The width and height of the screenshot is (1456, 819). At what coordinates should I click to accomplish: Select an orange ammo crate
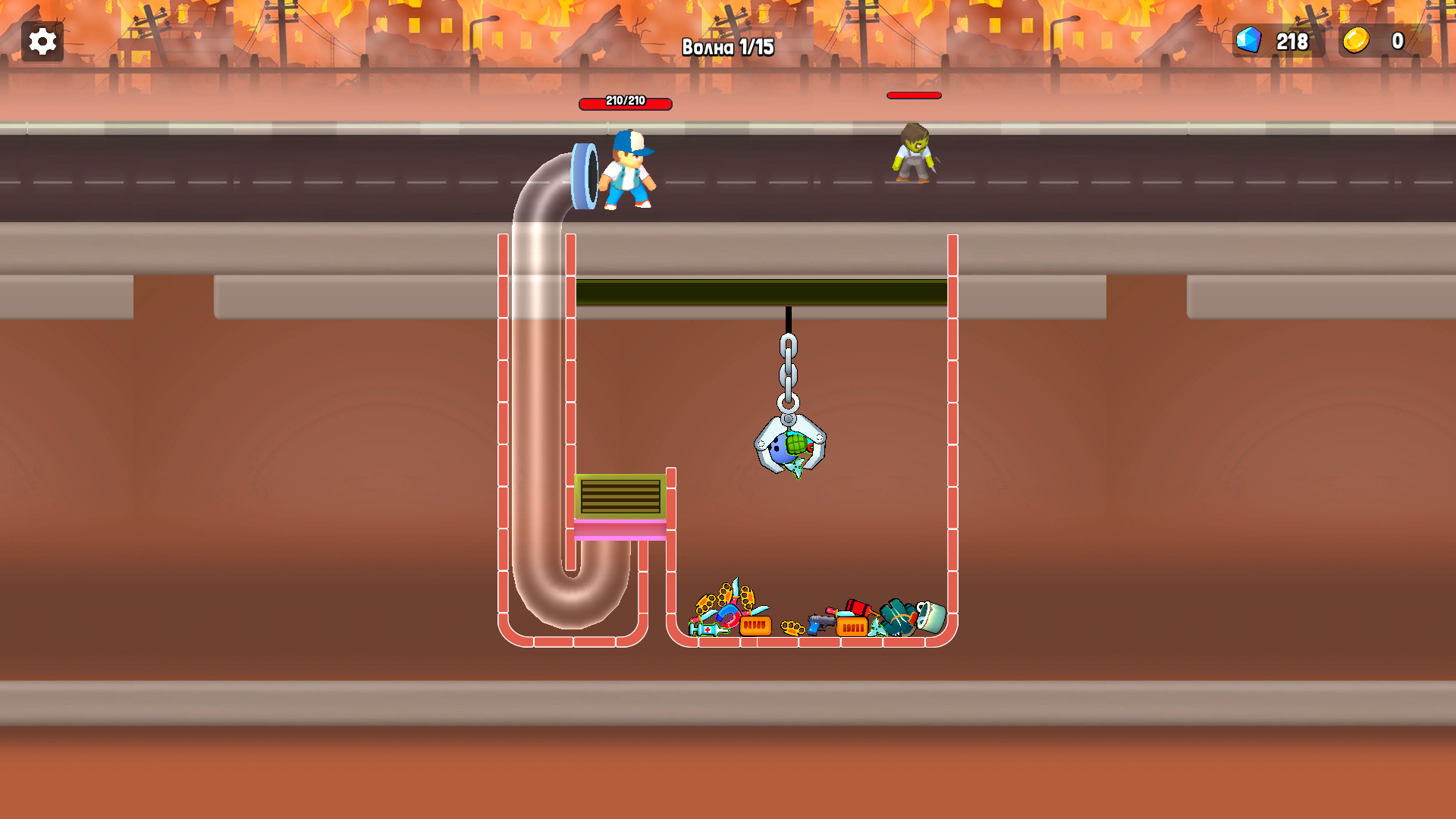click(755, 627)
